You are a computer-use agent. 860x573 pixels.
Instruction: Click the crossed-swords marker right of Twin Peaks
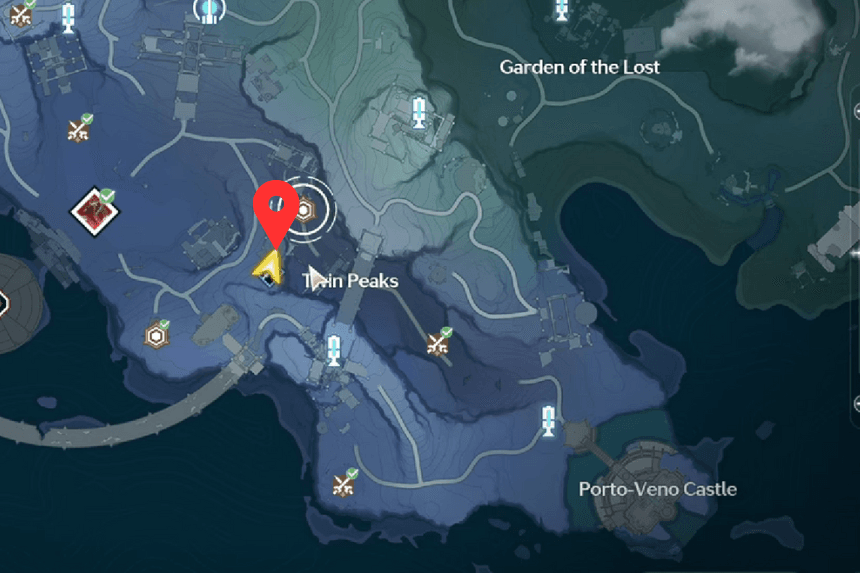[438, 343]
